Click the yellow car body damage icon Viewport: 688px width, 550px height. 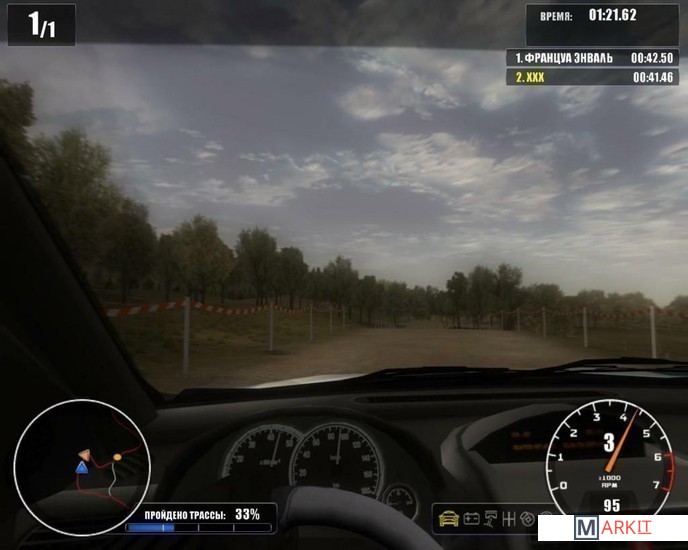pyautogui.click(x=448, y=518)
